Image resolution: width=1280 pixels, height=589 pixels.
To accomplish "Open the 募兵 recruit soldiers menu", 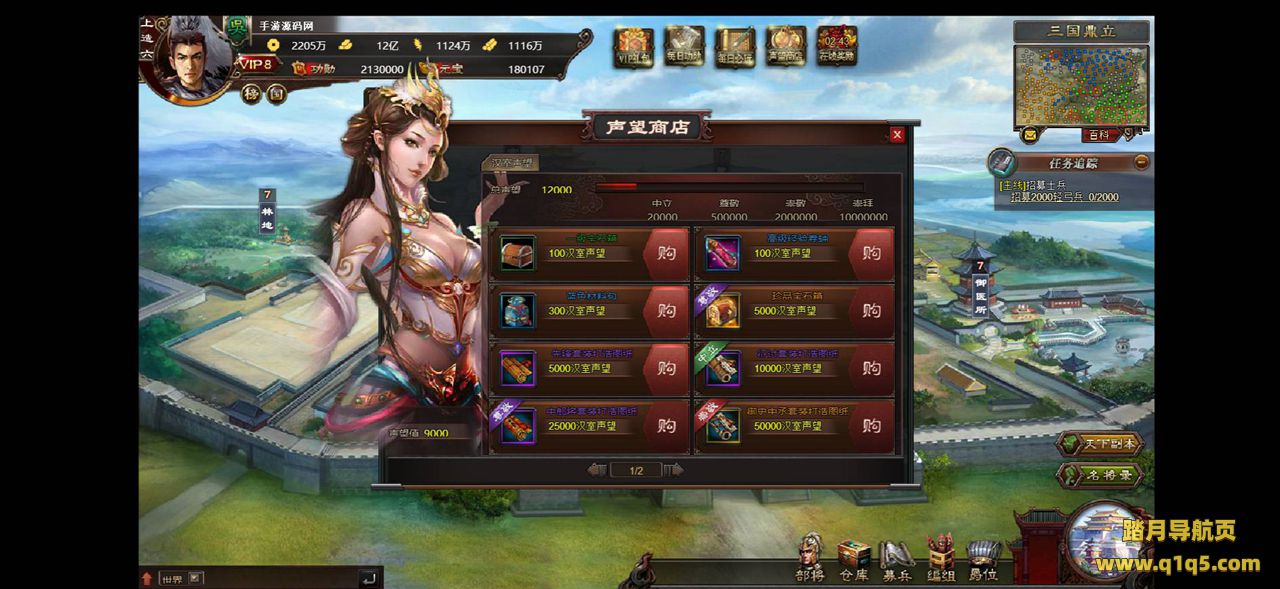I will [x=896, y=560].
